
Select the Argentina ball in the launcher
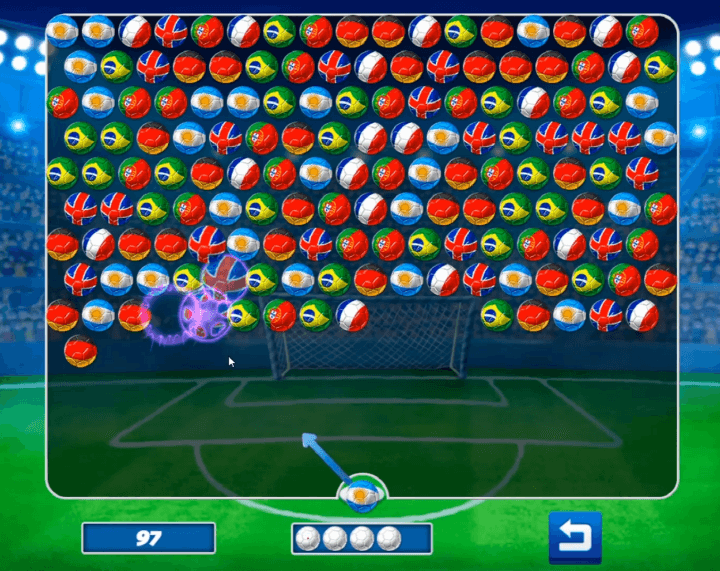click(x=359, y=493)
